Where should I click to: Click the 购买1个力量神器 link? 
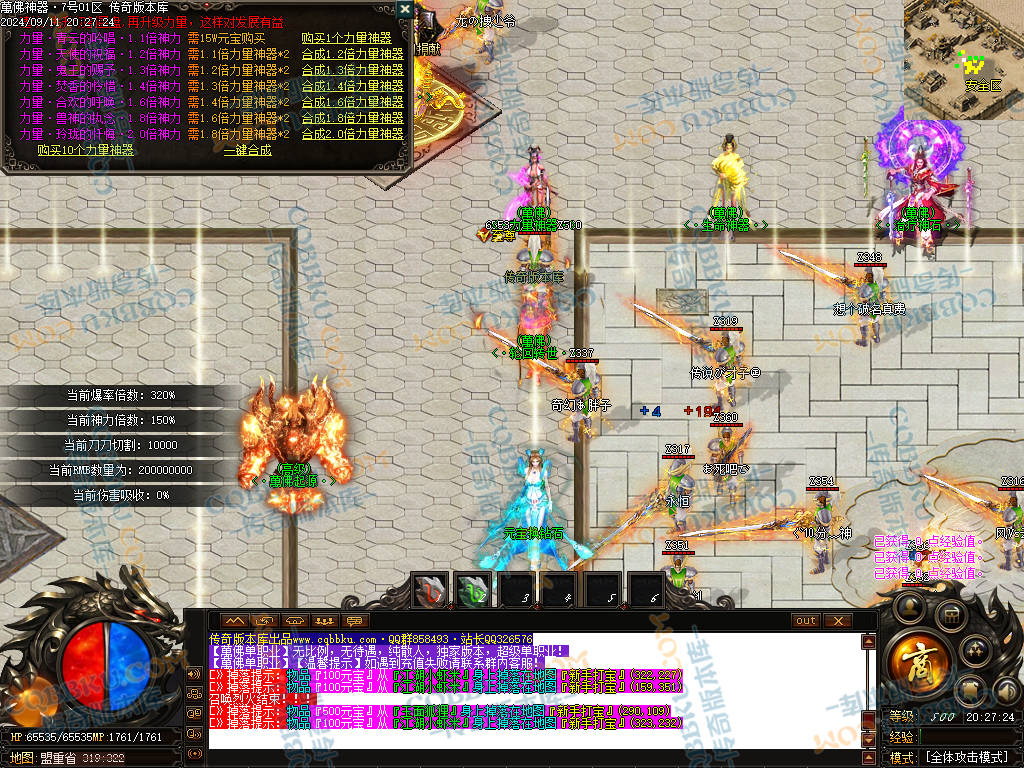346,38
